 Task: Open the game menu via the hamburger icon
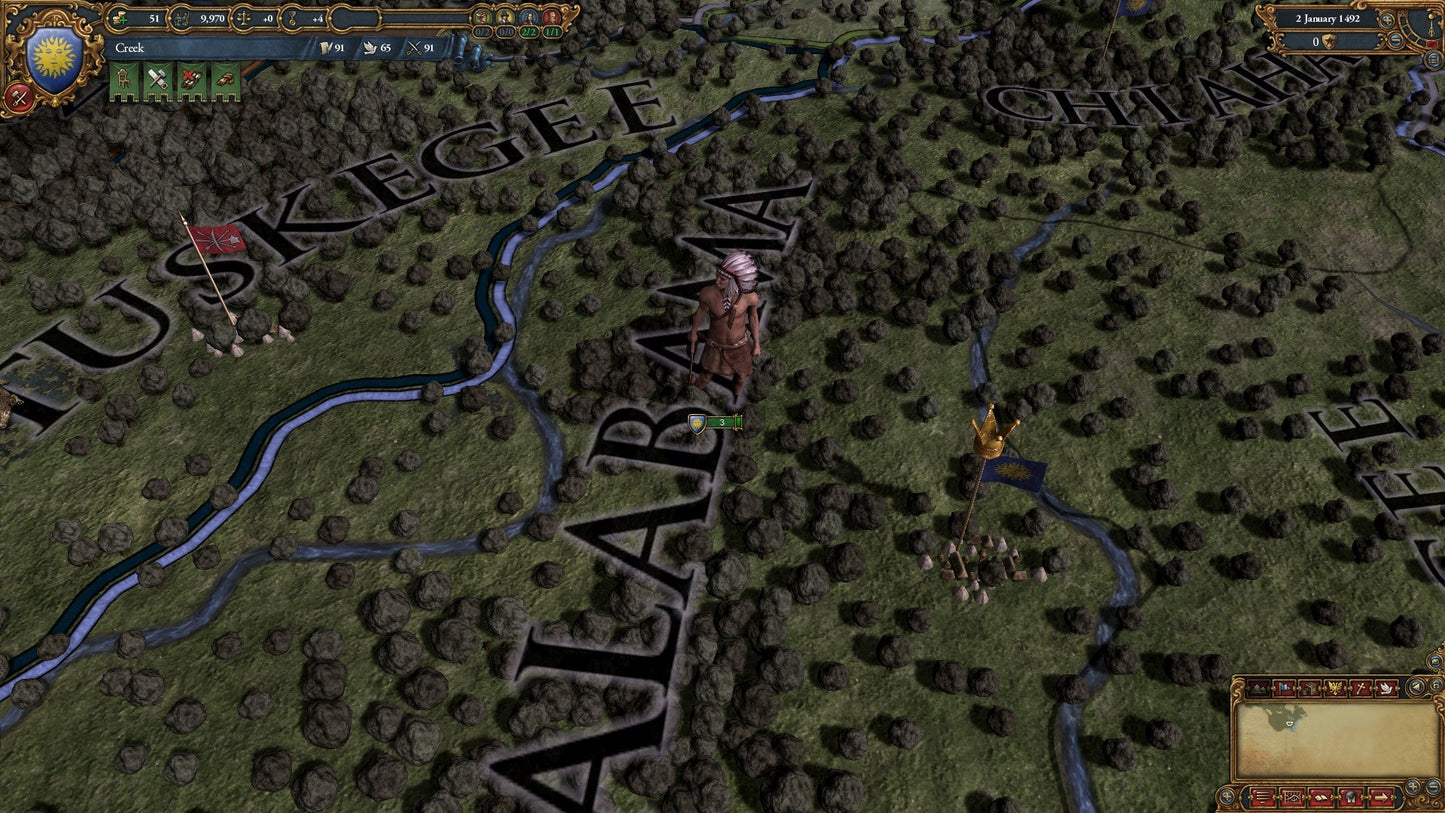[x=1262, y=798]
